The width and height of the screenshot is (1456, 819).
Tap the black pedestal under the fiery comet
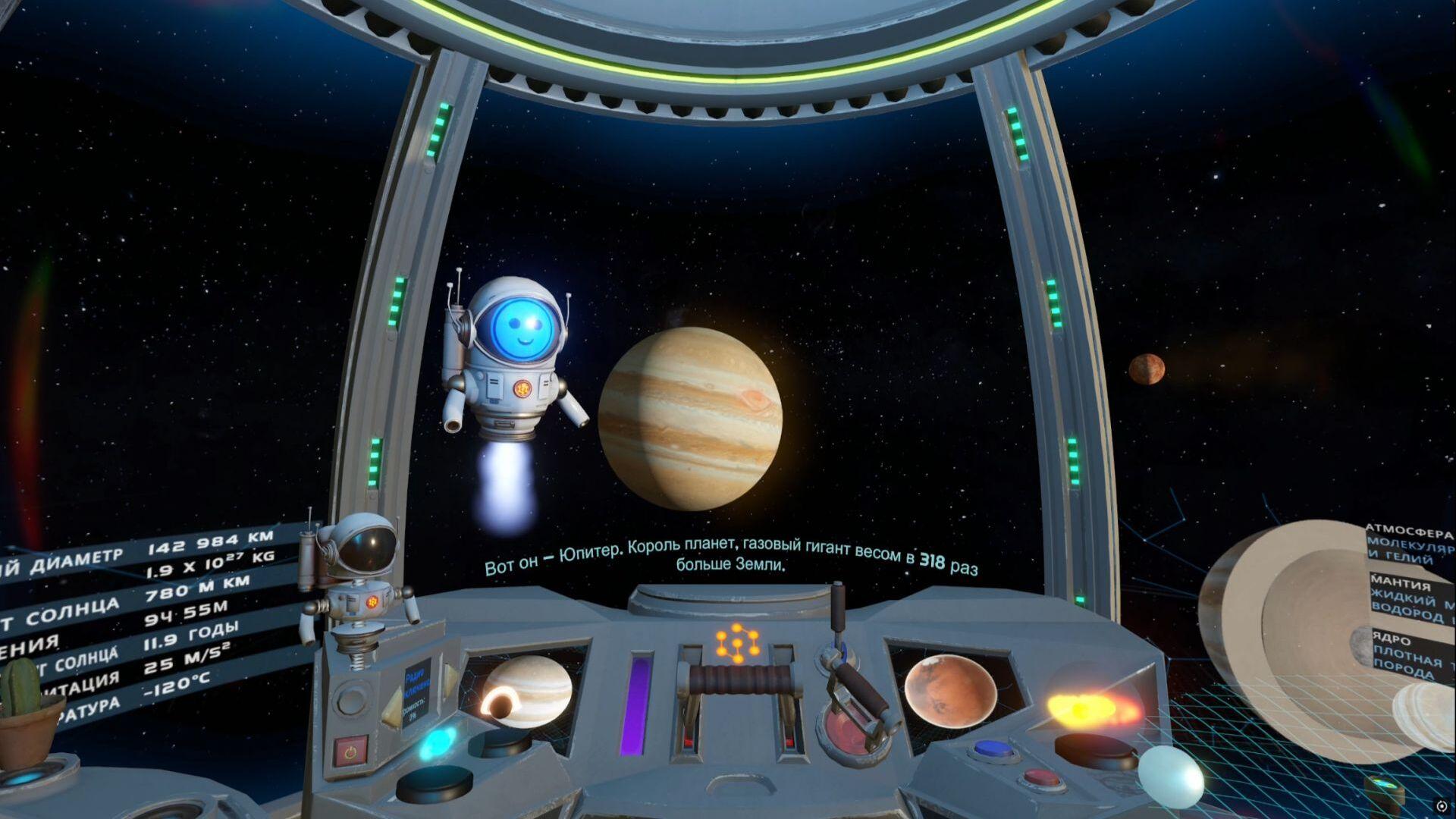click(1085, 747)
